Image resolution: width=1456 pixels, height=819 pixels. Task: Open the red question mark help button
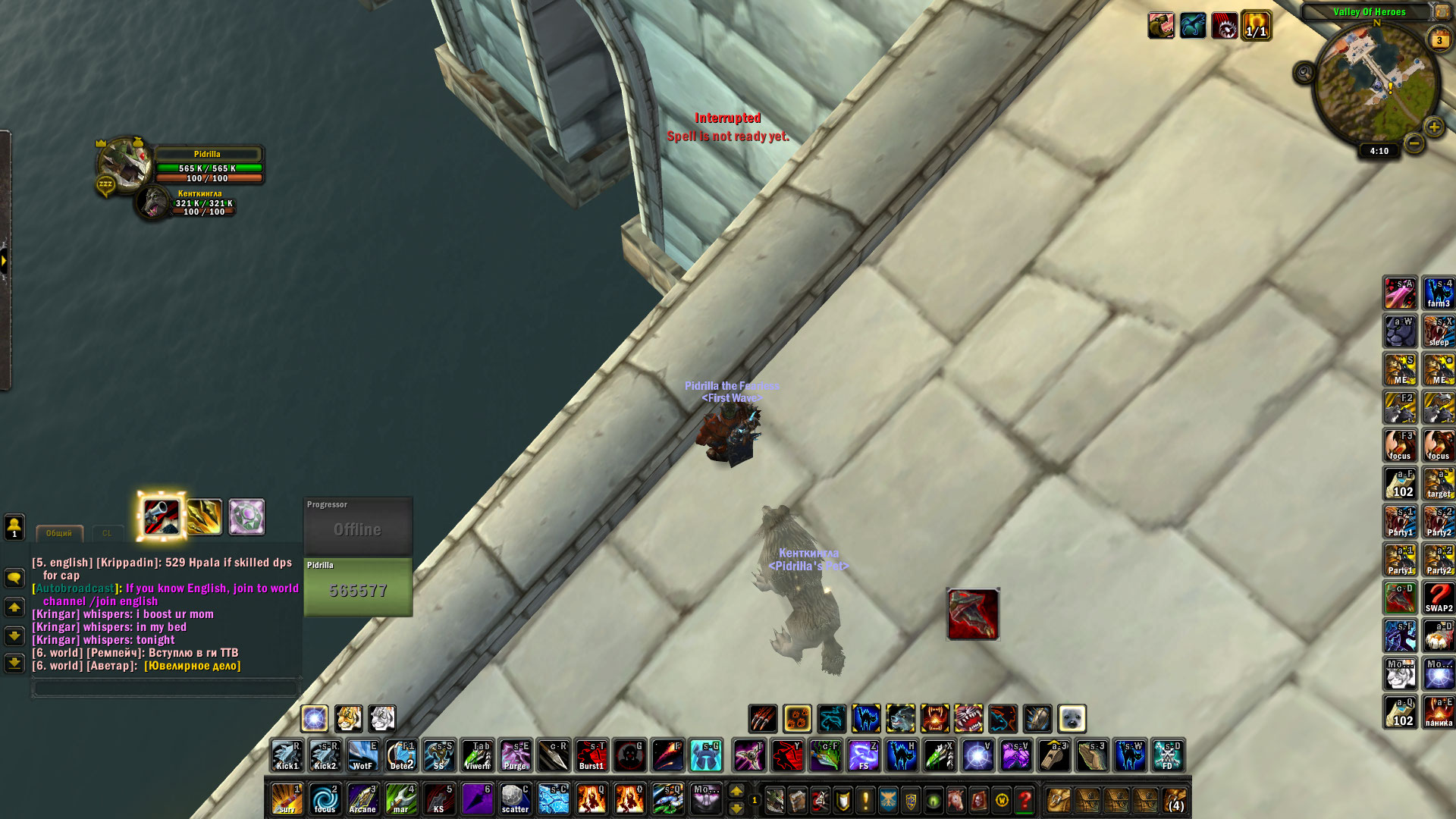1025,800
